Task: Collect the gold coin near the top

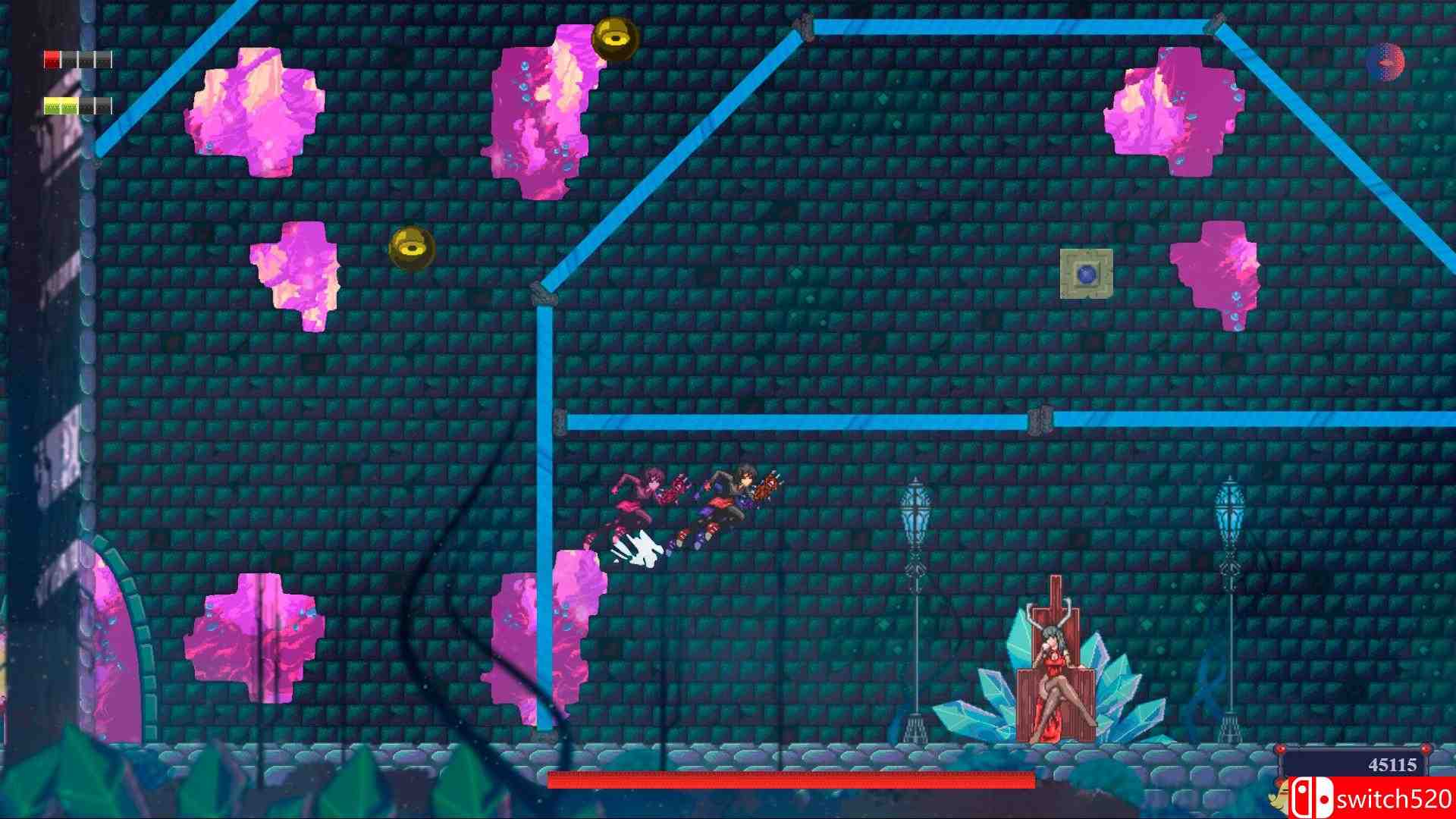Action: pos(611,35)
